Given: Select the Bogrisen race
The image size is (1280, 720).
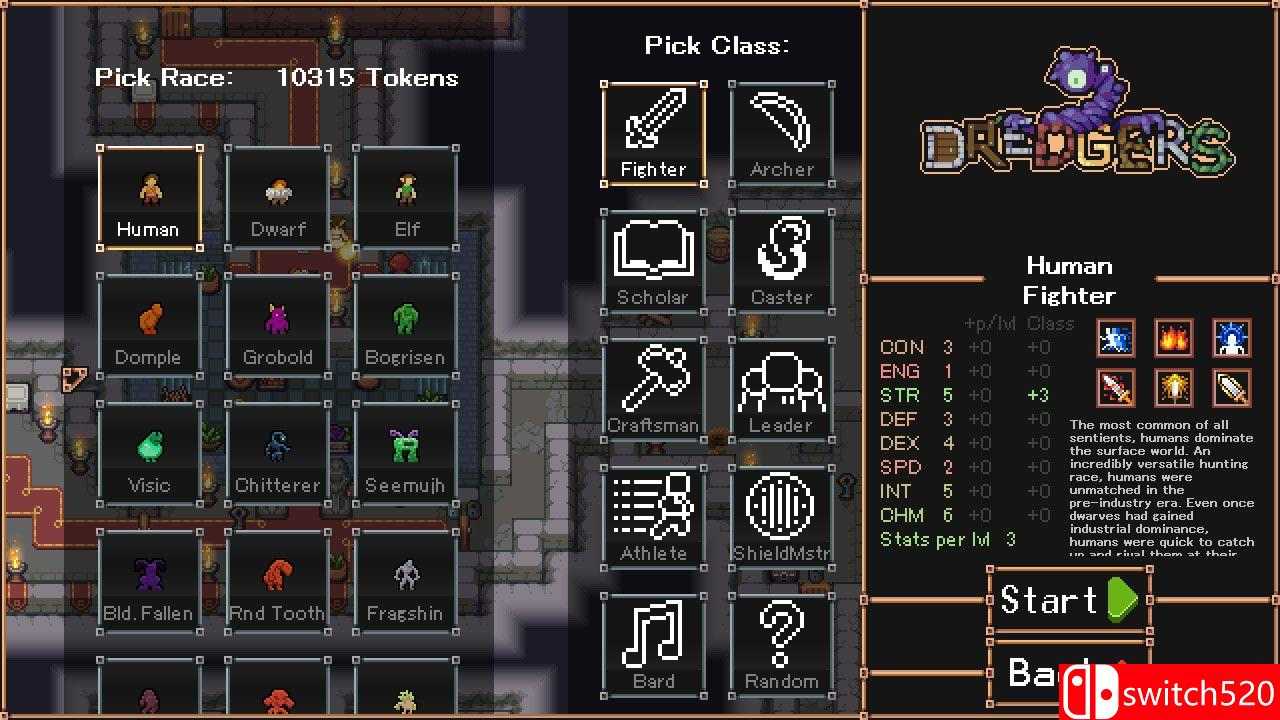Looking at the screenshot, I should [x=405, y=323].
